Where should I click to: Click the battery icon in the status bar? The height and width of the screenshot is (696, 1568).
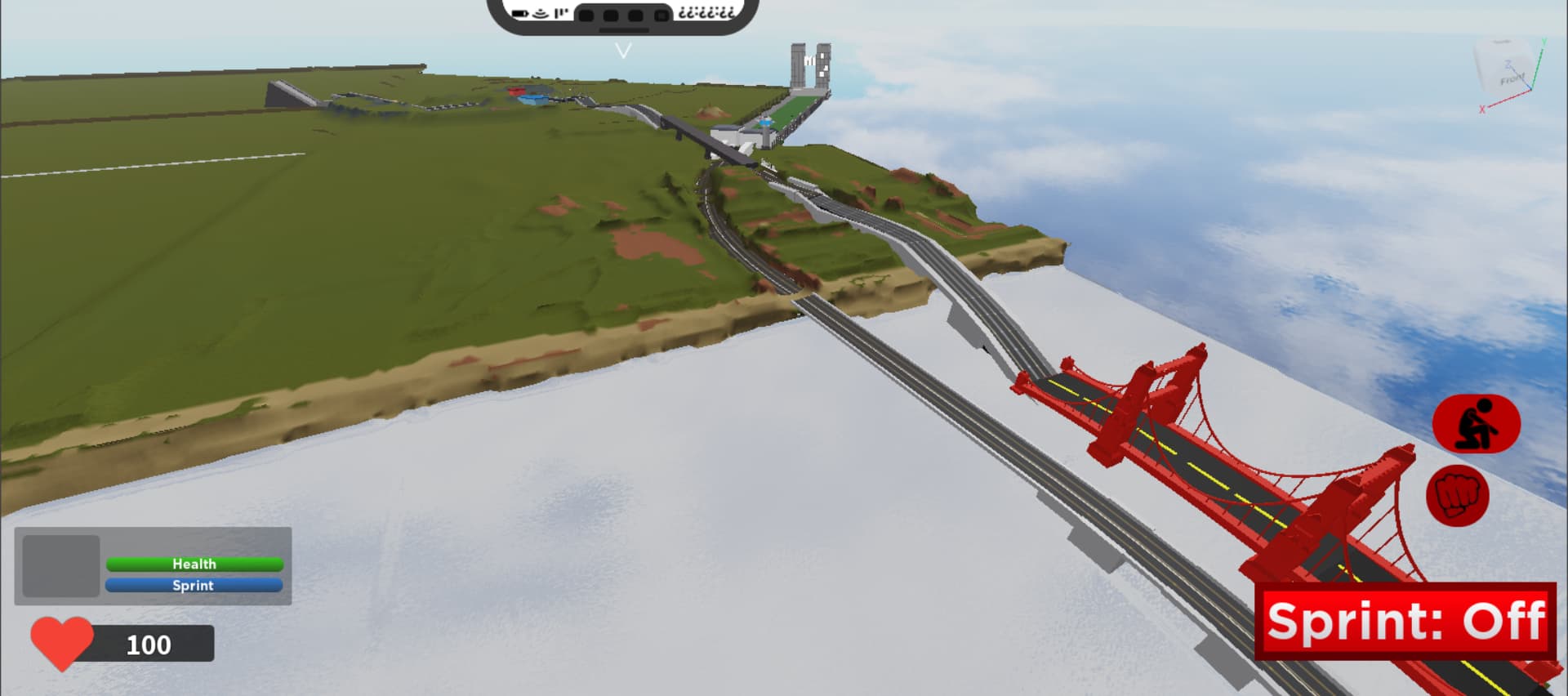point(519,13)
